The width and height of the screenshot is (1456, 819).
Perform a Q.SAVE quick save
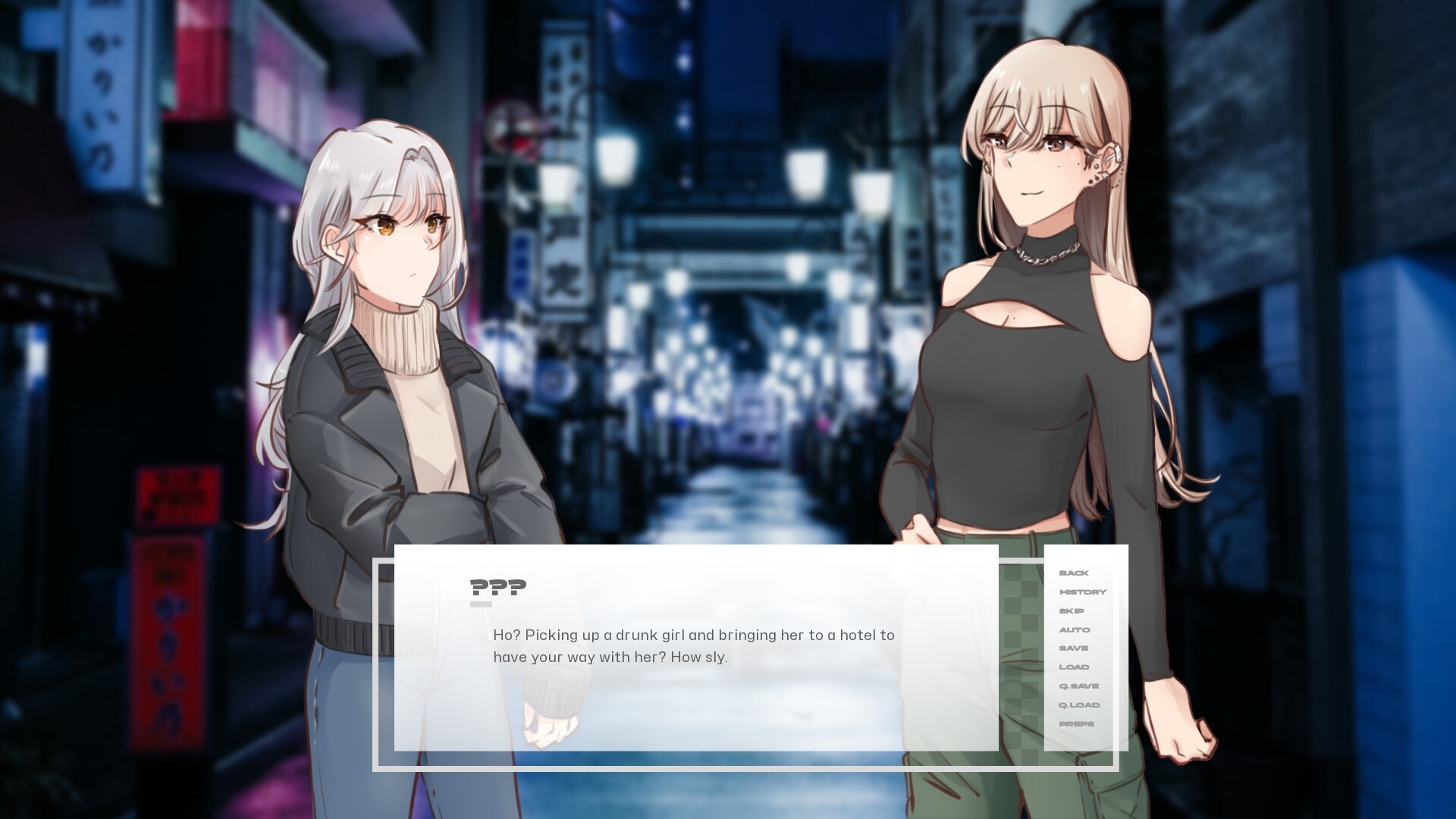[1078, 685]
